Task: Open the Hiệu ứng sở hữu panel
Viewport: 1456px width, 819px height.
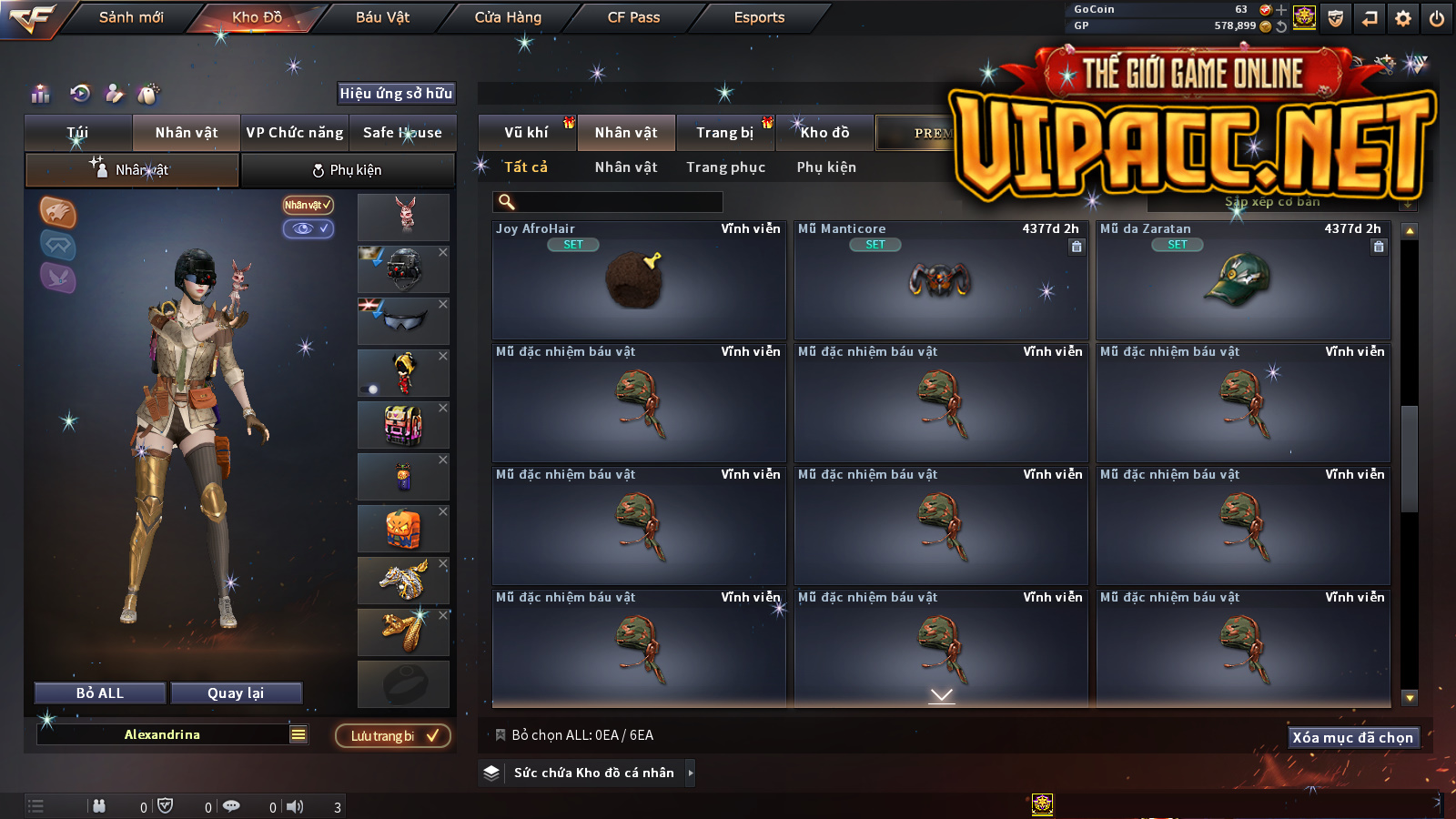Action: pyautogui.click(x=396, y=93)
